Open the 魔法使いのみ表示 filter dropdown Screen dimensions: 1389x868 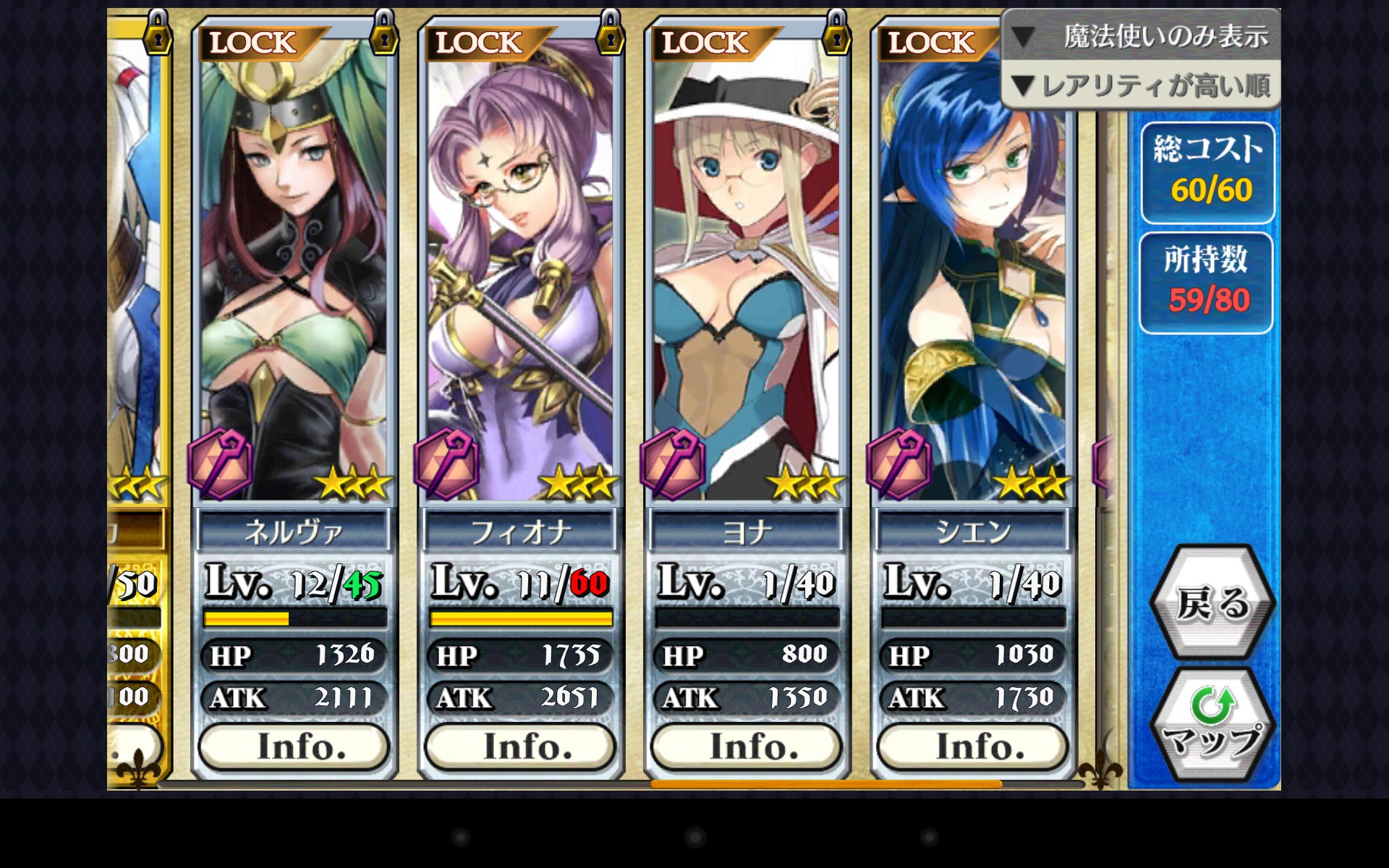1141,36
